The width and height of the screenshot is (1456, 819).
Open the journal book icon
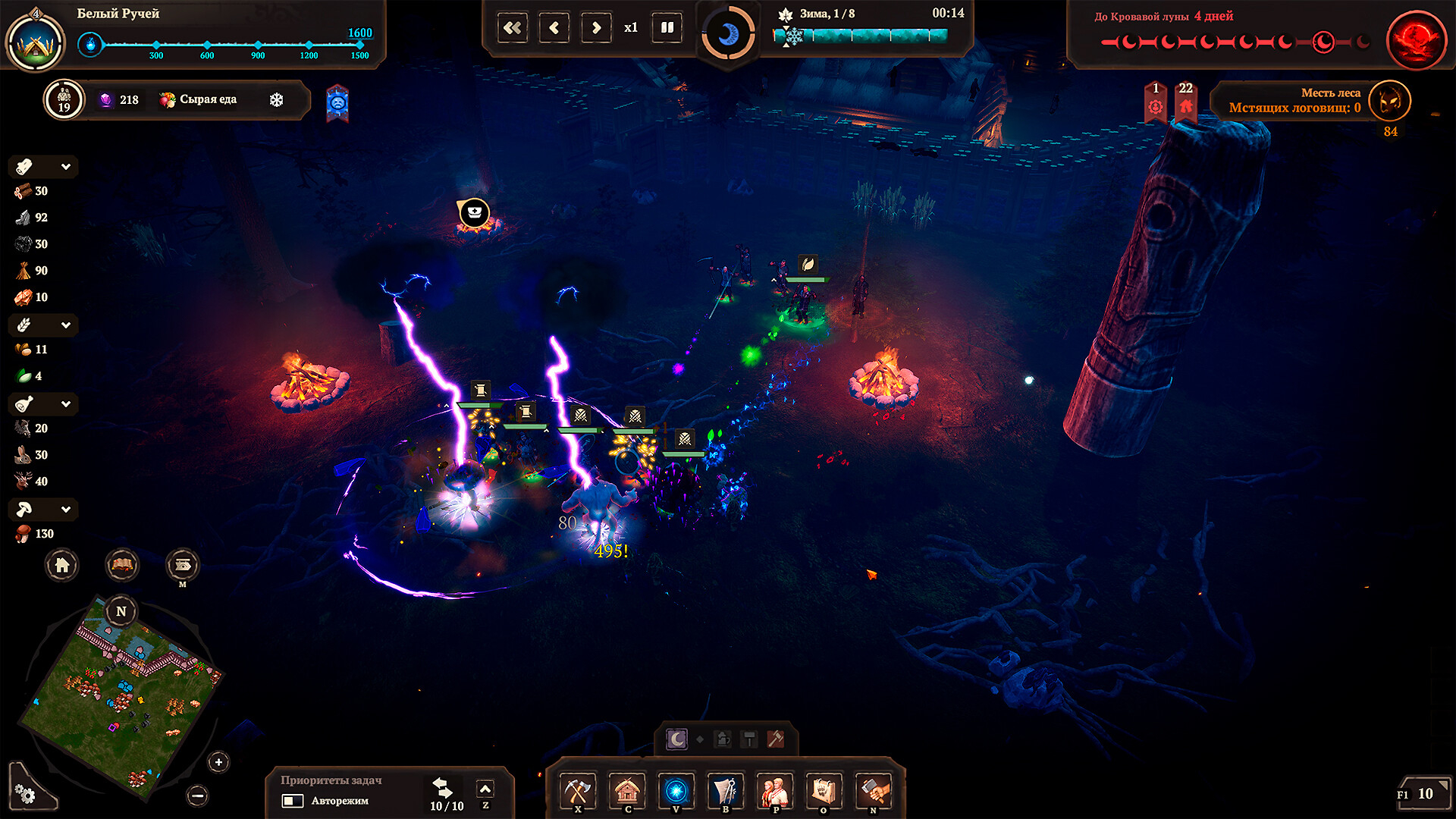(122, 565)
